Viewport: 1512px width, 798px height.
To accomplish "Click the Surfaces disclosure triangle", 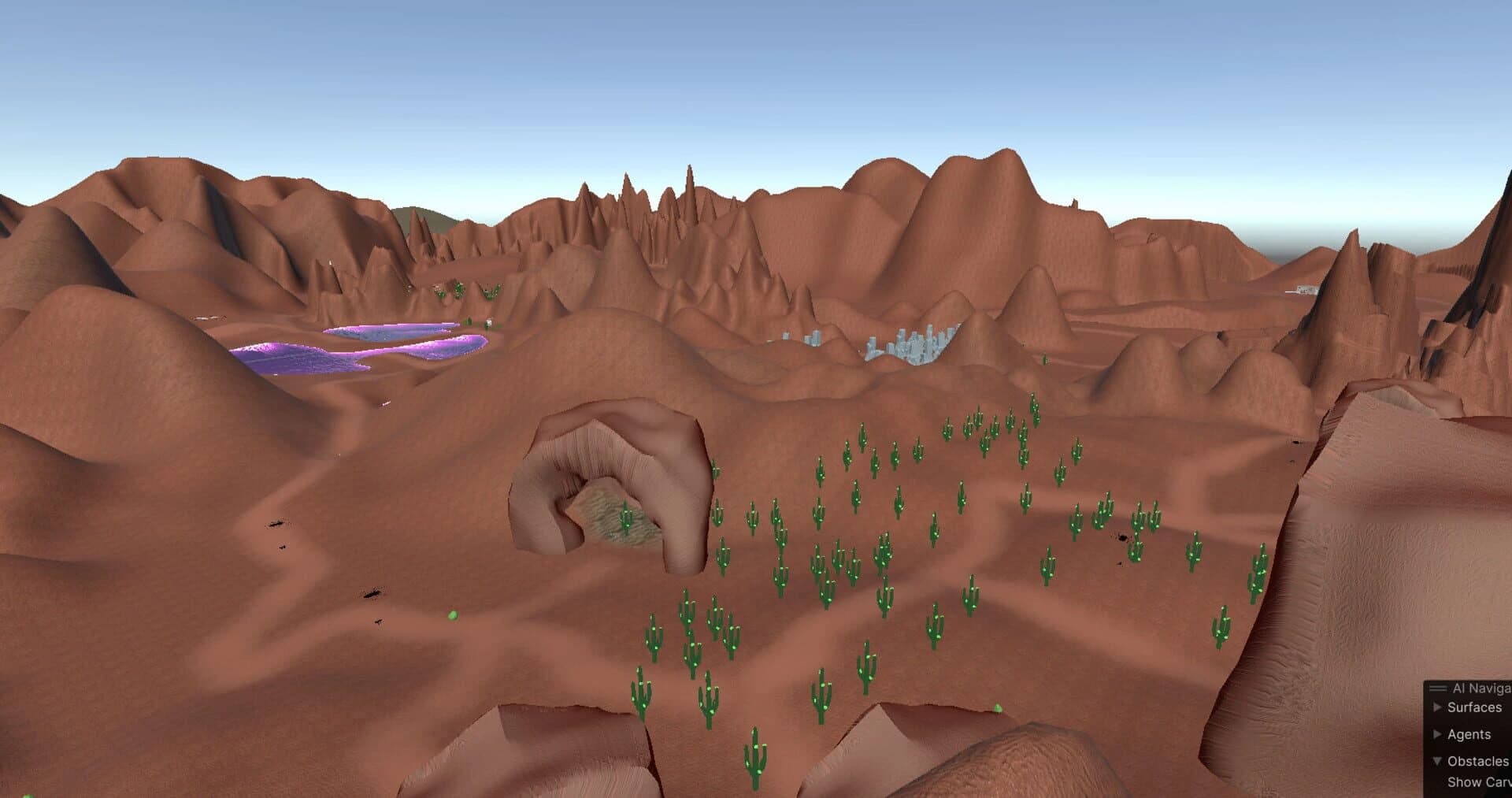I will (x=1437, y=707).
